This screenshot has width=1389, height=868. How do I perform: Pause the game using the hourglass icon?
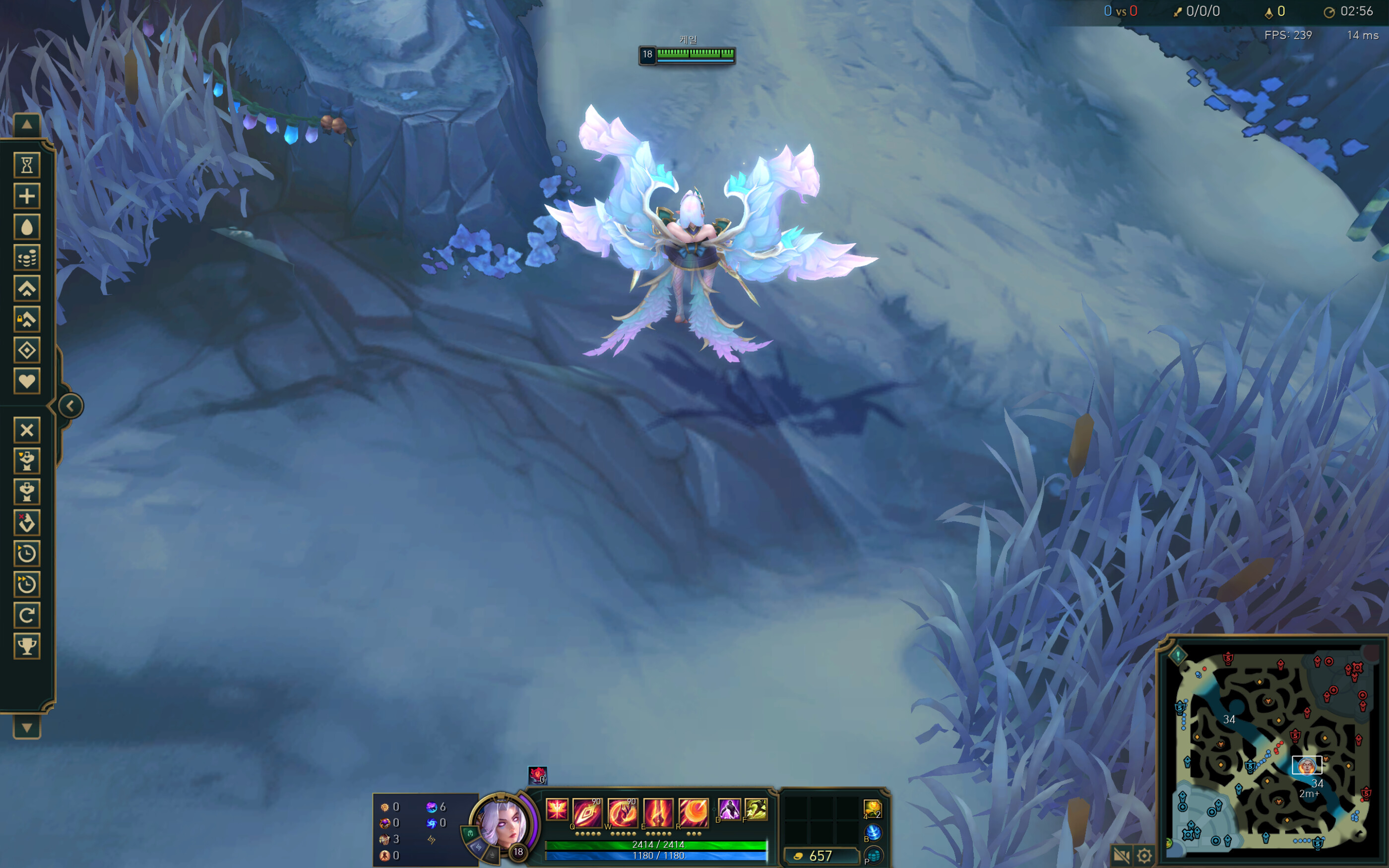point(27,166)
